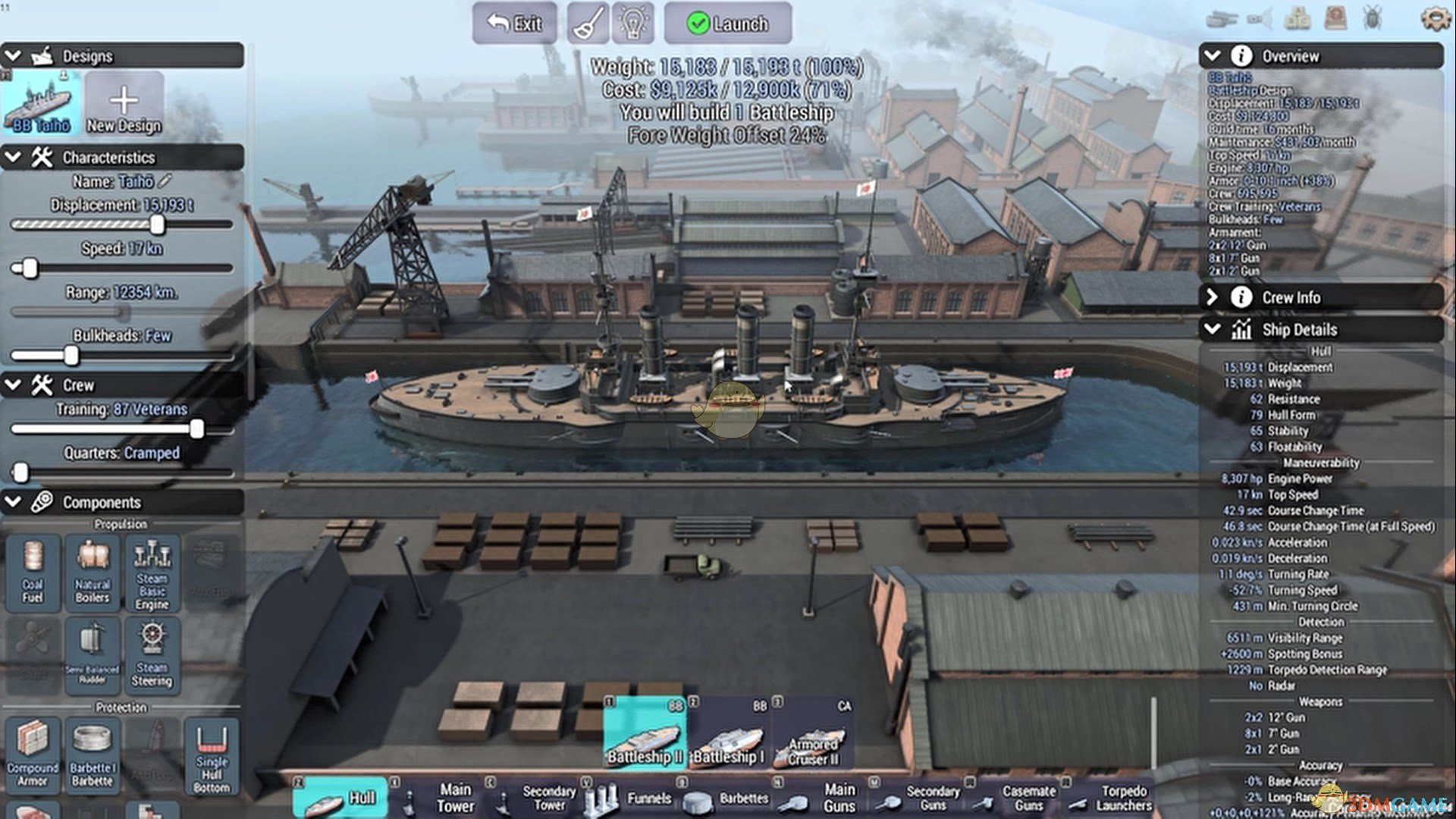Expand the Crew Info panel
The image size is (1456, 819).
tap(1212, 297)
